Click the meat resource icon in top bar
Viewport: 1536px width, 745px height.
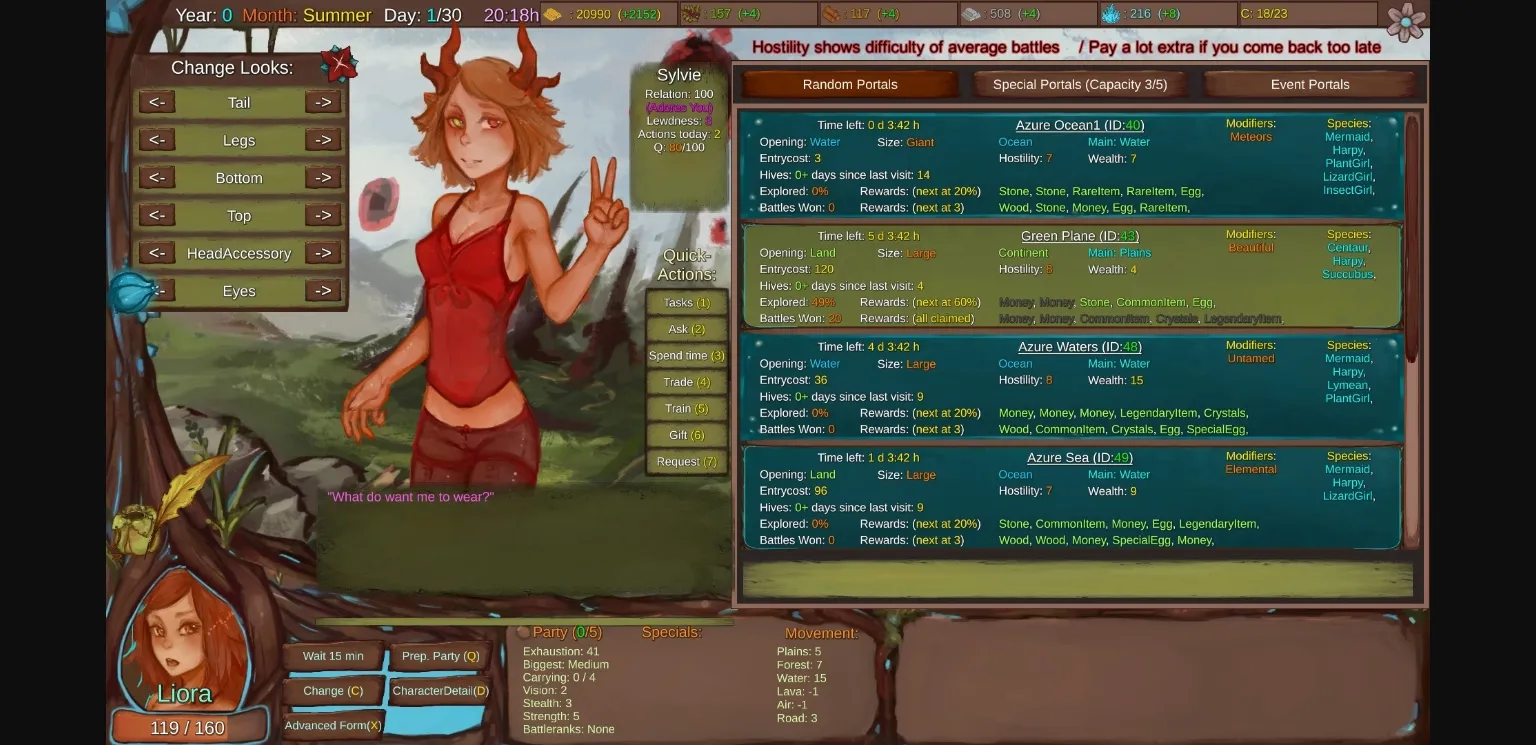tap(831, 14)
